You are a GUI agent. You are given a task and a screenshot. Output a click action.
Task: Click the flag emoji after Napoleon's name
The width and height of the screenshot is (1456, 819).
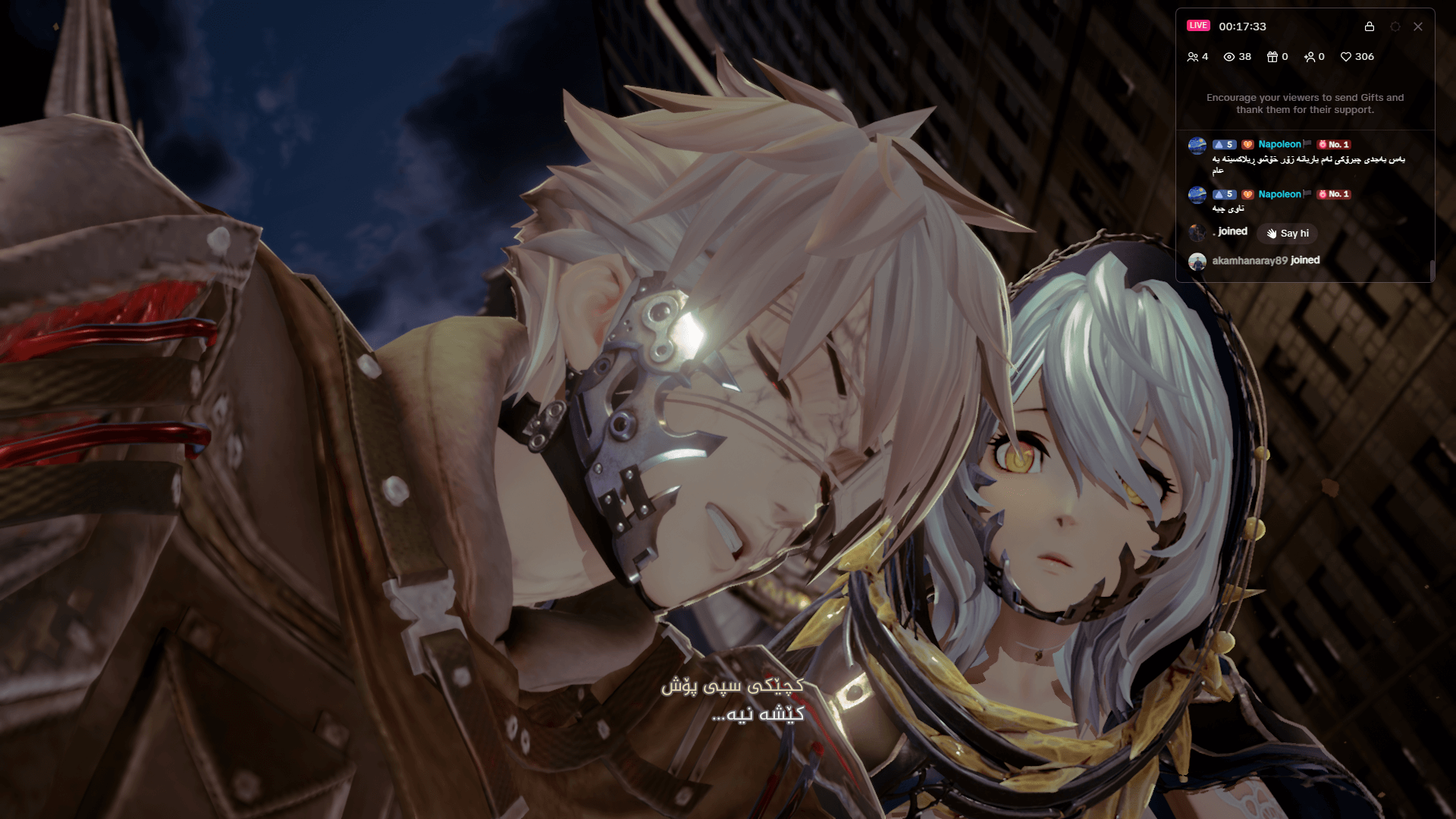point(1307,144)
